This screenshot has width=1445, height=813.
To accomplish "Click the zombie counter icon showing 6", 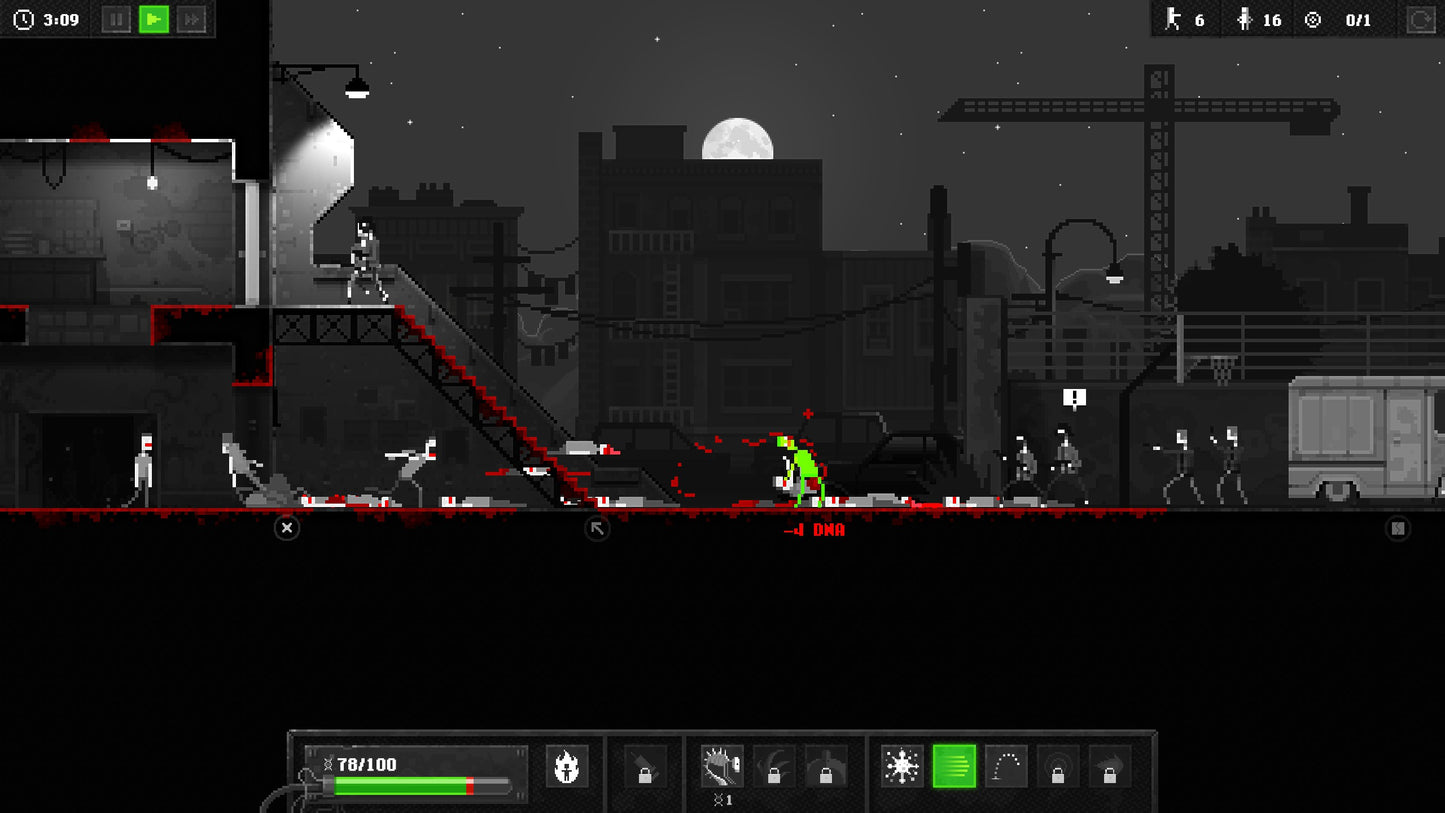I will 1174,20.
